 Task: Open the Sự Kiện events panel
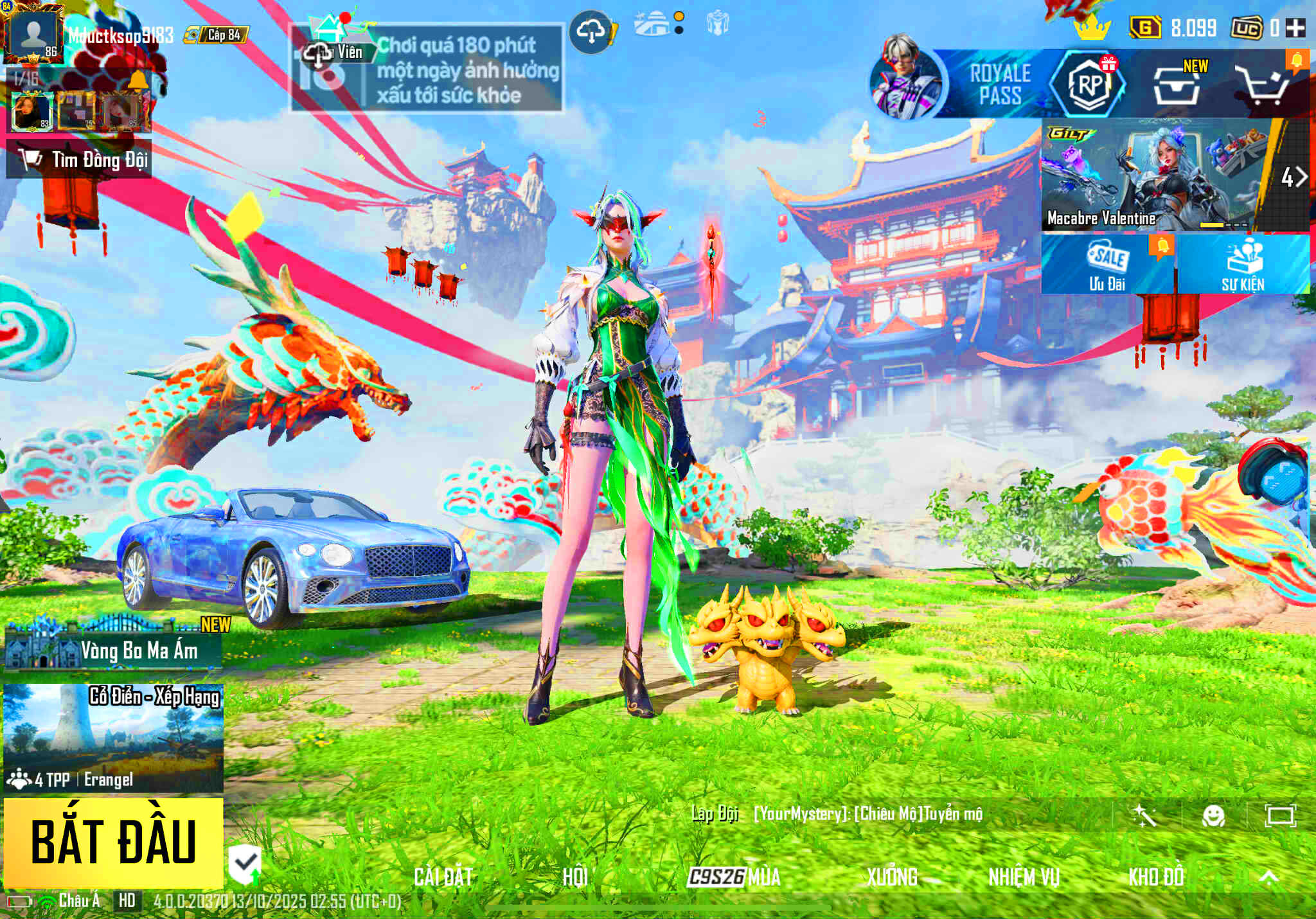(x=1243, y=265)
